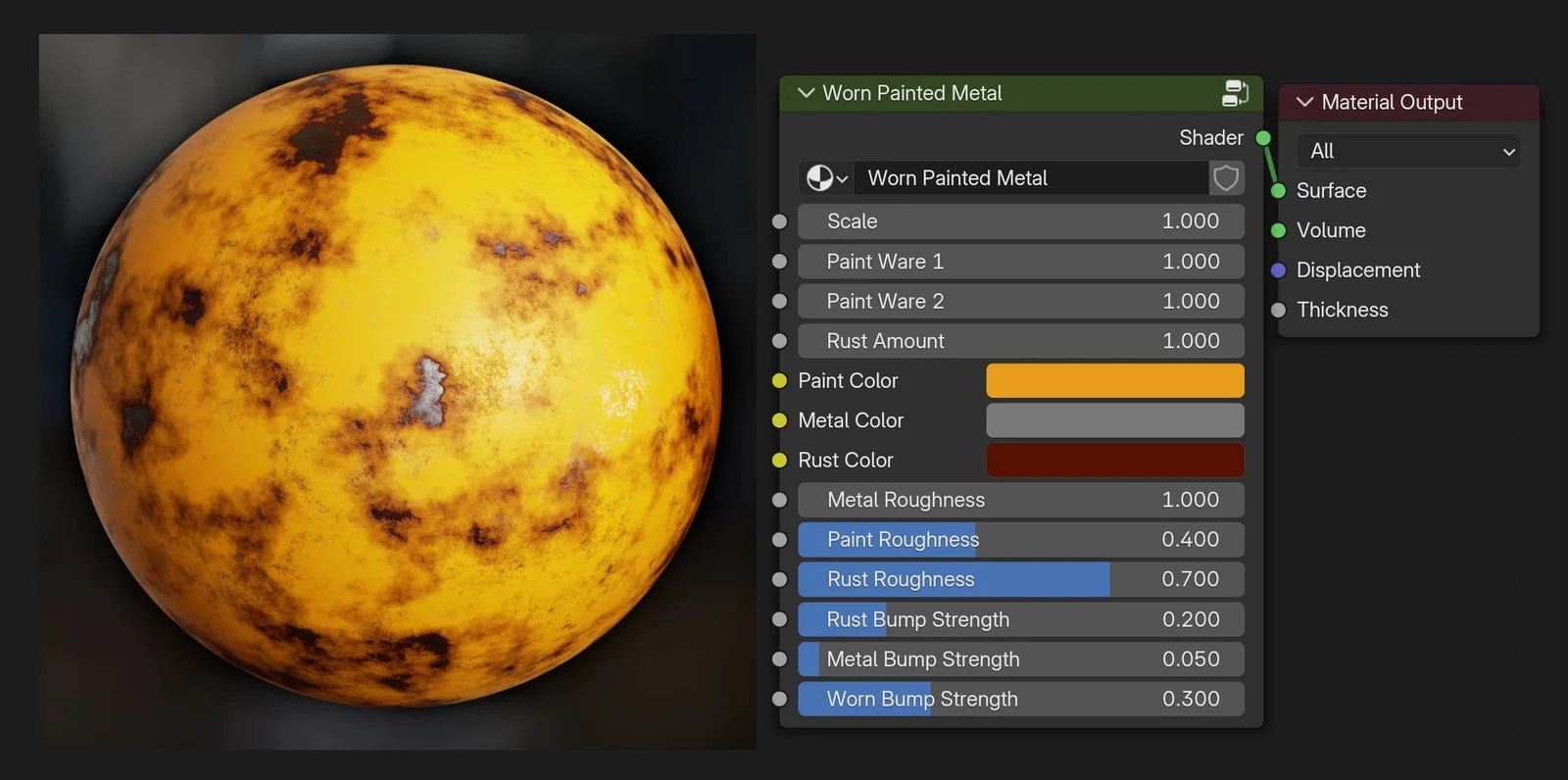Click the Edit Group icon on the Worn Painted Metal header
Screen dimensions: 1568x780
click(x=1235, y=93)
